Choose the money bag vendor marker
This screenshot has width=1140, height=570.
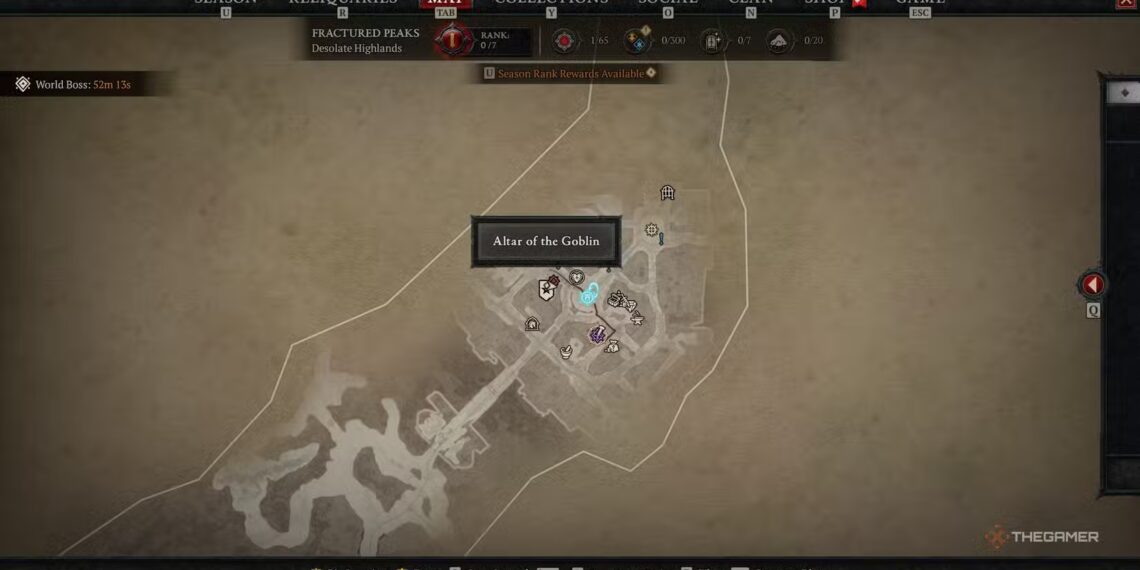click(612, 346)
